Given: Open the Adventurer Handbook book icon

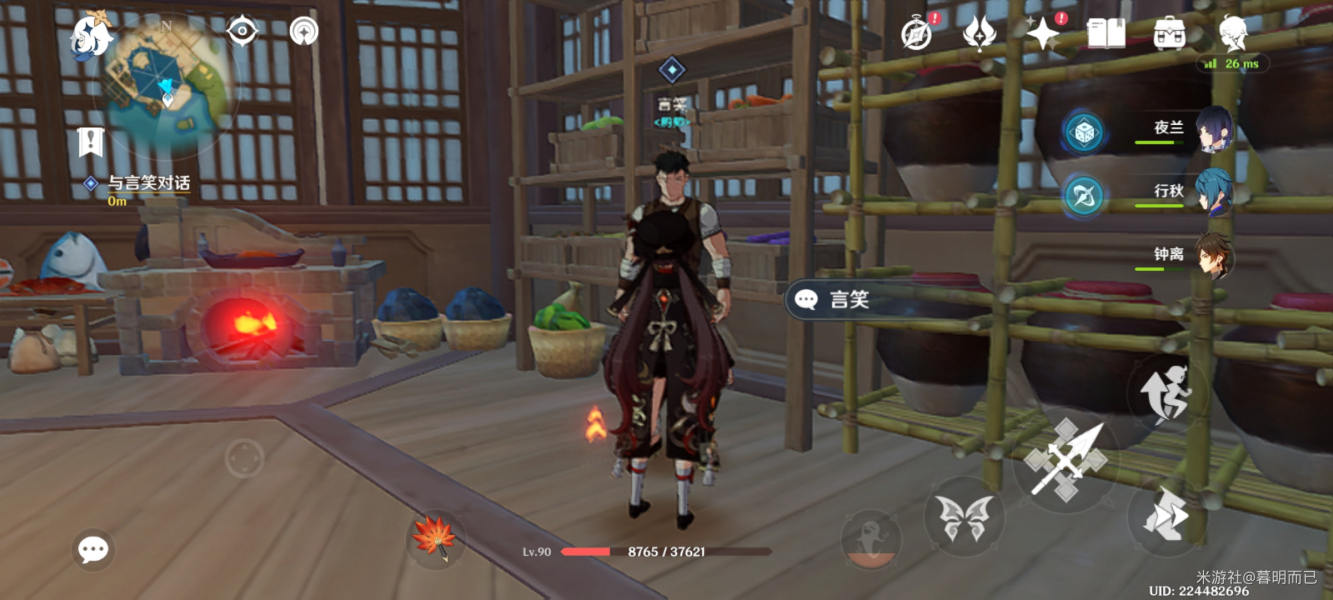Looking at the screenshot, I should pyautogui.click(x=1106, y=34).
